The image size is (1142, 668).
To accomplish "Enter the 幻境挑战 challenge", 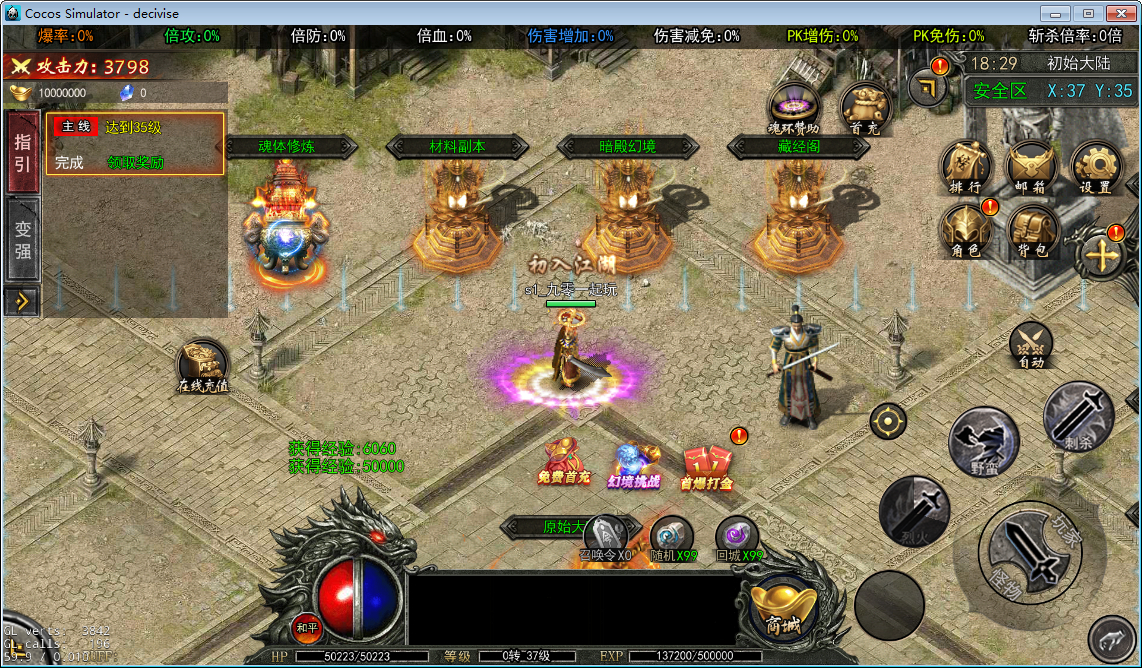I will tap(634, 464).
